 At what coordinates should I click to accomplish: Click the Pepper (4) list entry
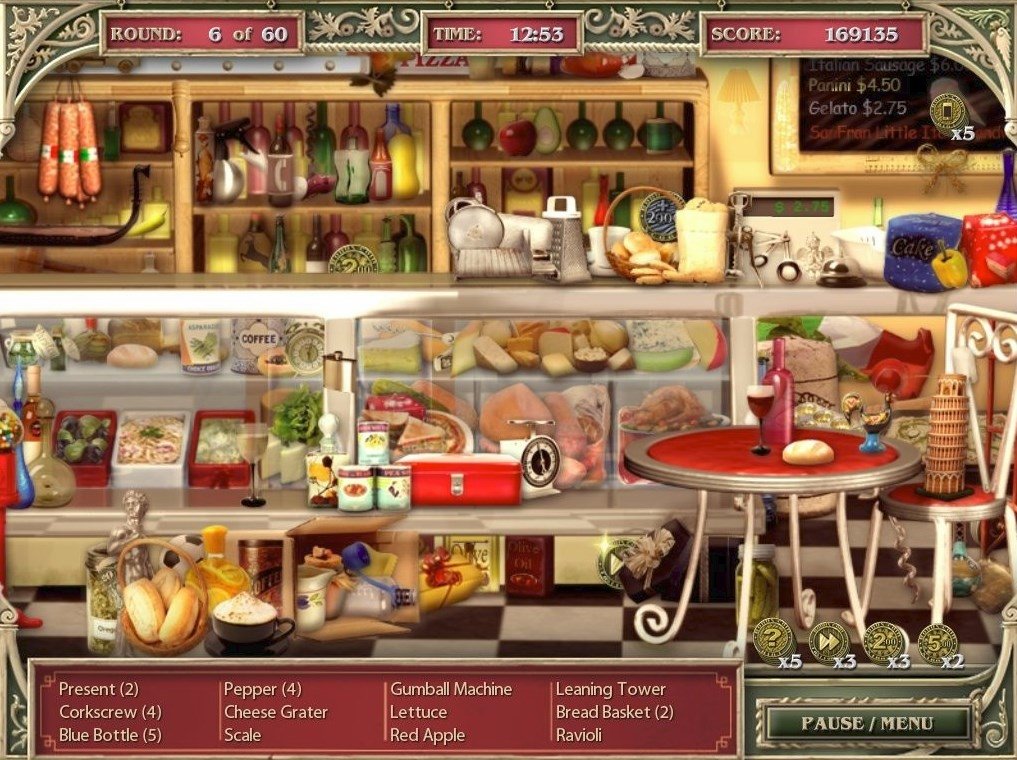coord(262,689)
